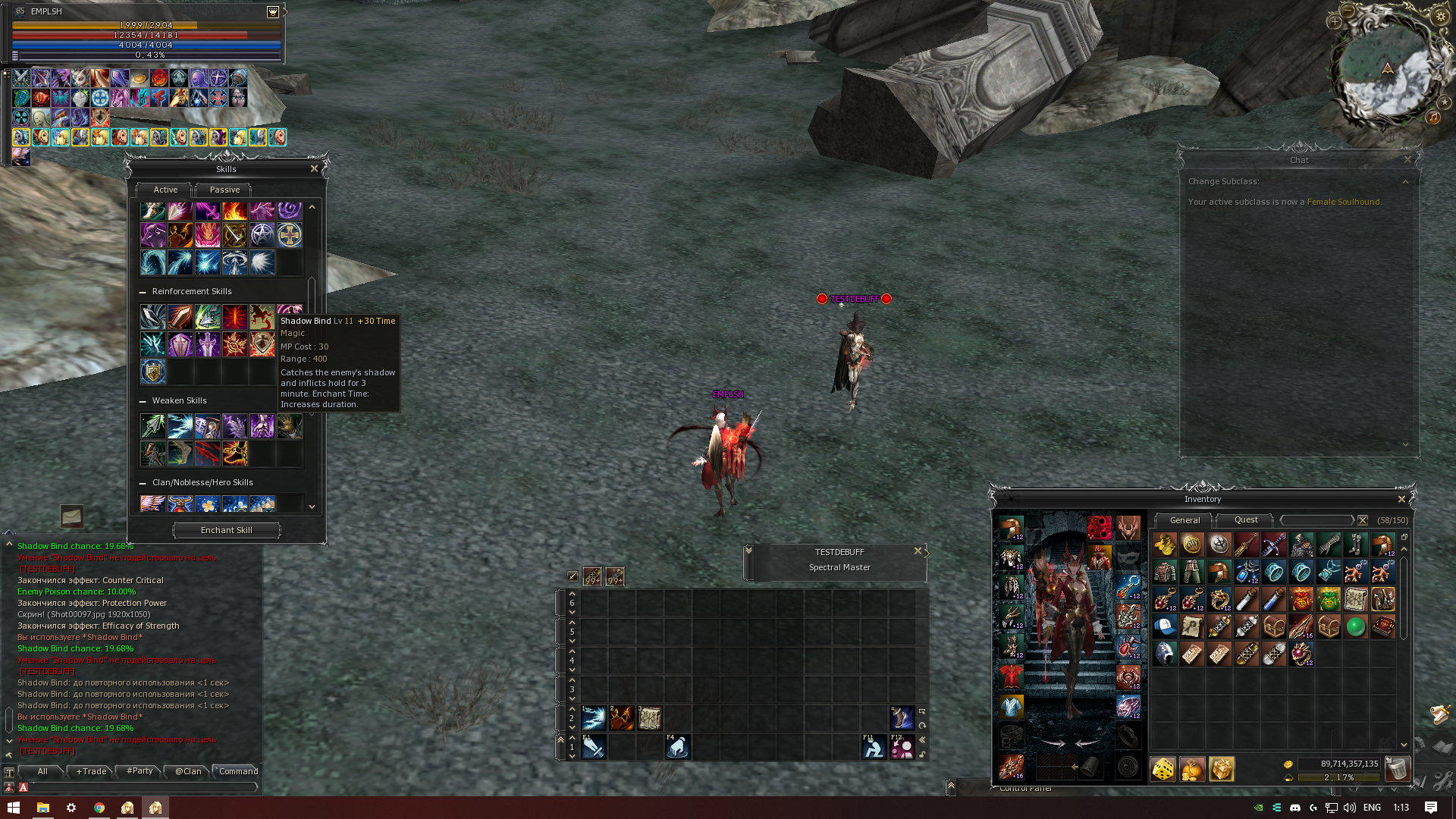
Task: Close the Skills window
Action: pos(314,168)
